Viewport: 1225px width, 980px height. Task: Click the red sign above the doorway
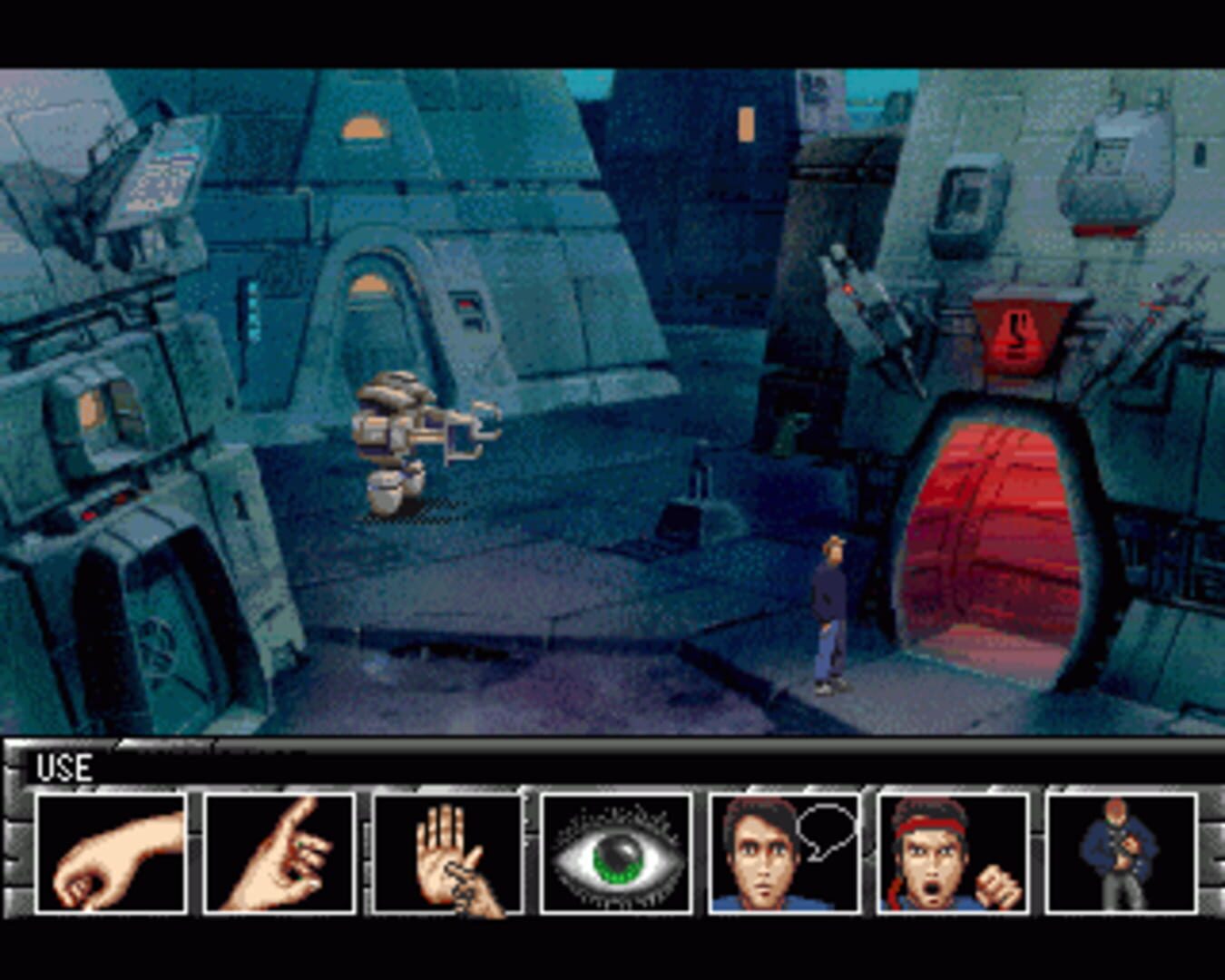point(1016,336)
